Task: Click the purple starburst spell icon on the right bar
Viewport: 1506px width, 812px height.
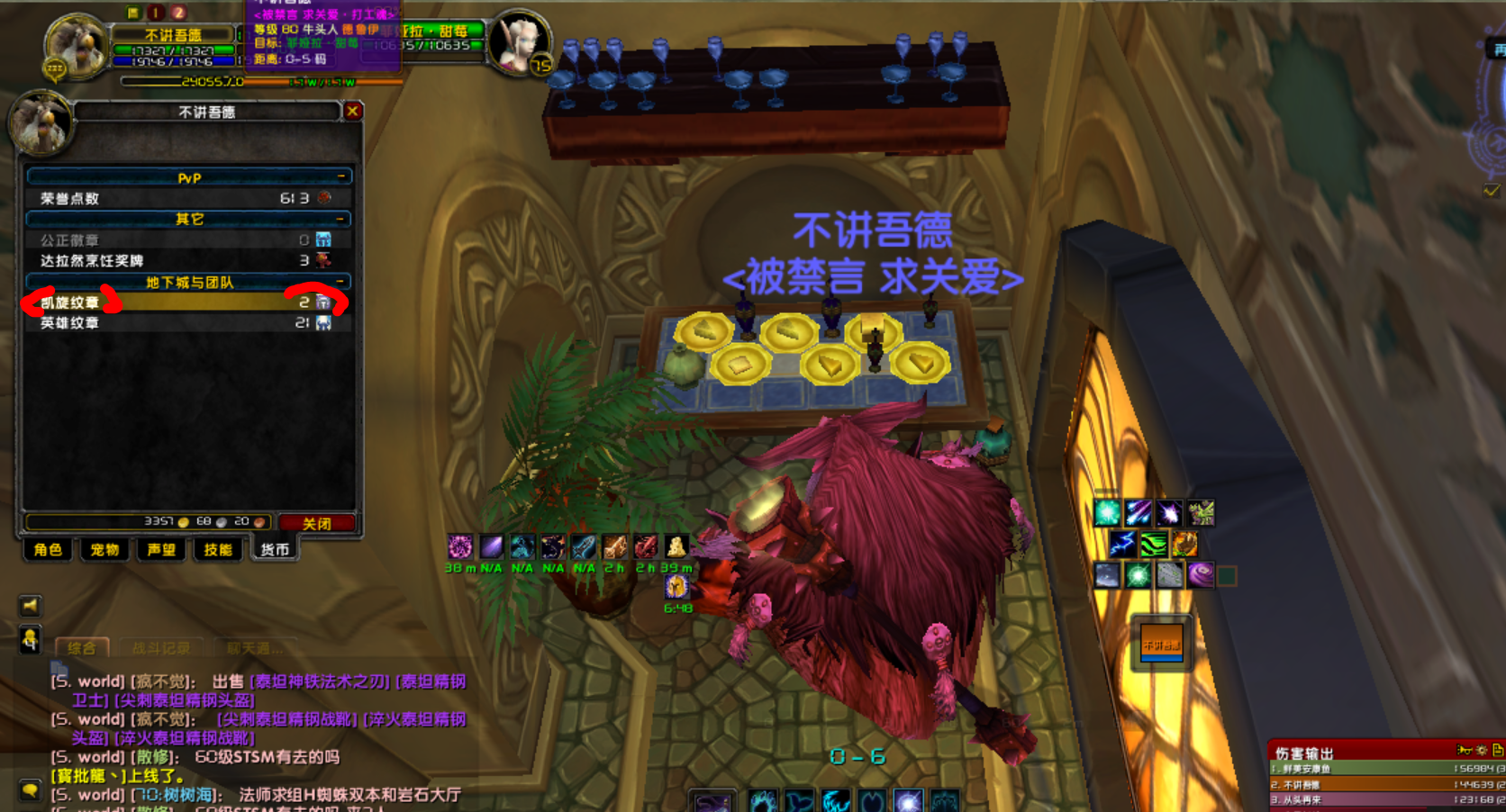Action: [1169, 513]
